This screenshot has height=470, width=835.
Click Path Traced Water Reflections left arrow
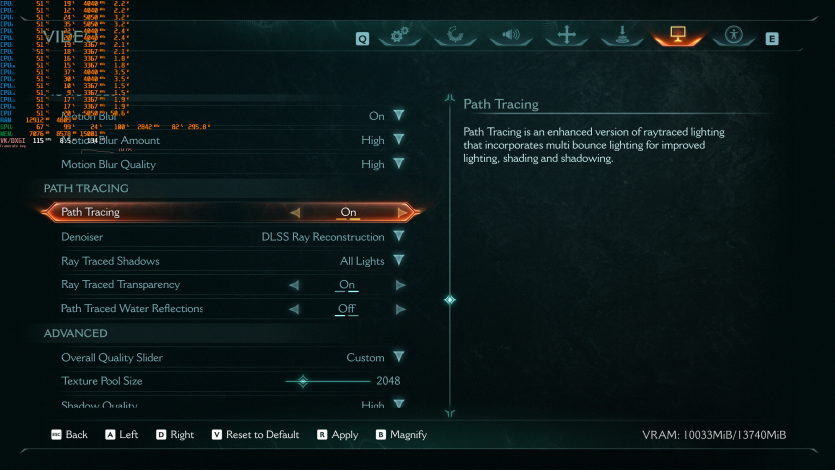(294, 309)
